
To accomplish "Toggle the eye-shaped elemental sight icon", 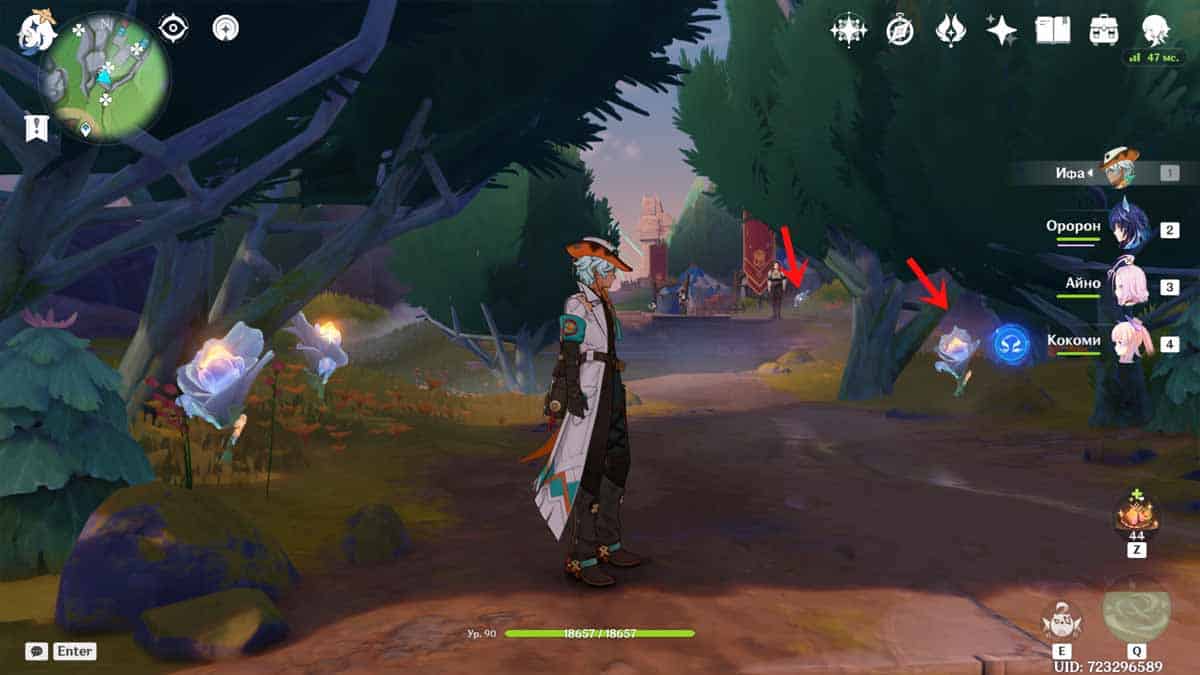I will [x=174, y=29].
